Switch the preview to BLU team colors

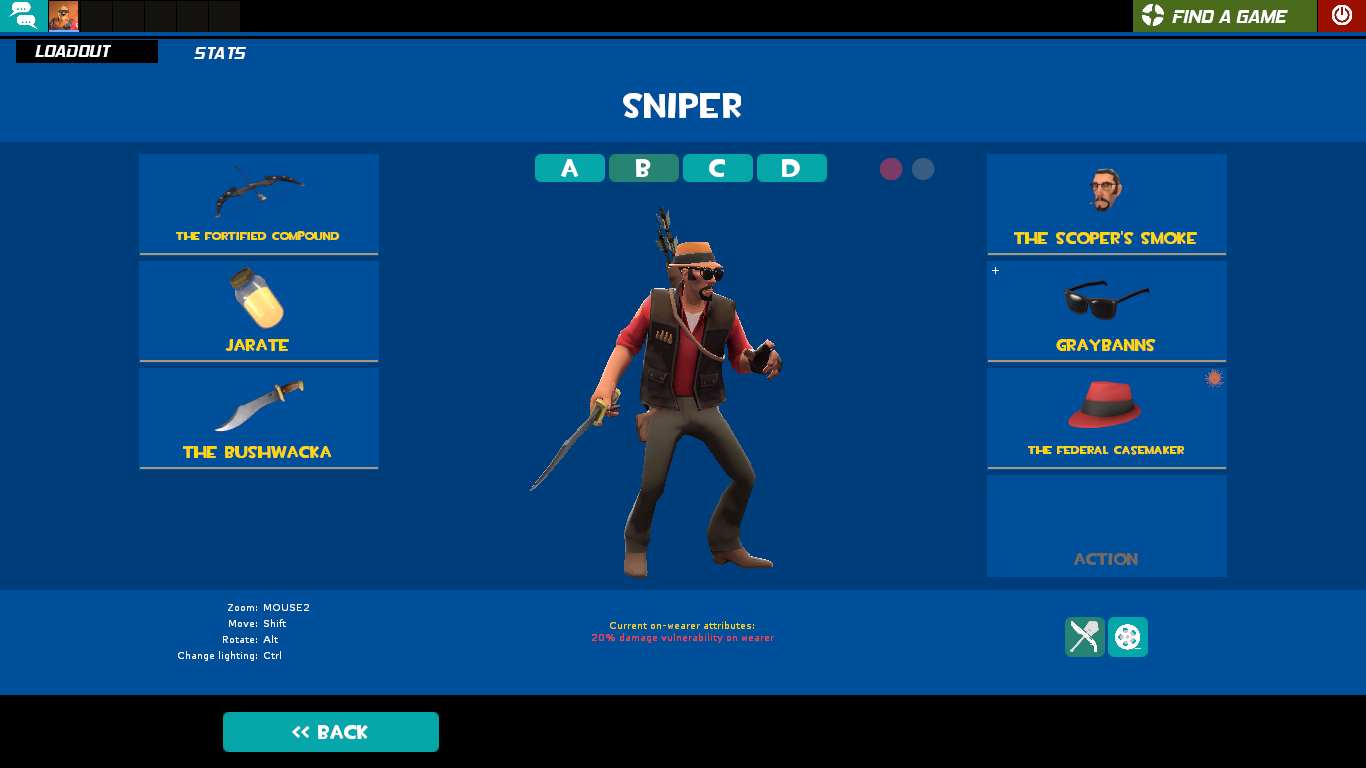coord(921,169)
